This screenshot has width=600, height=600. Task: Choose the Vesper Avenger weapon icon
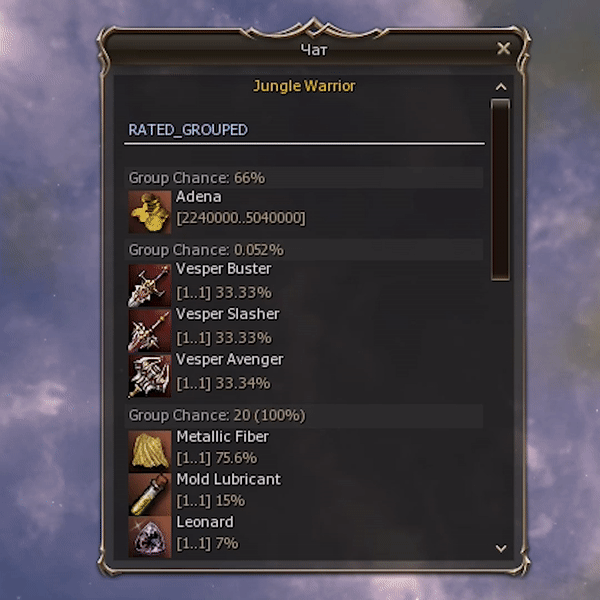point(150,374)
